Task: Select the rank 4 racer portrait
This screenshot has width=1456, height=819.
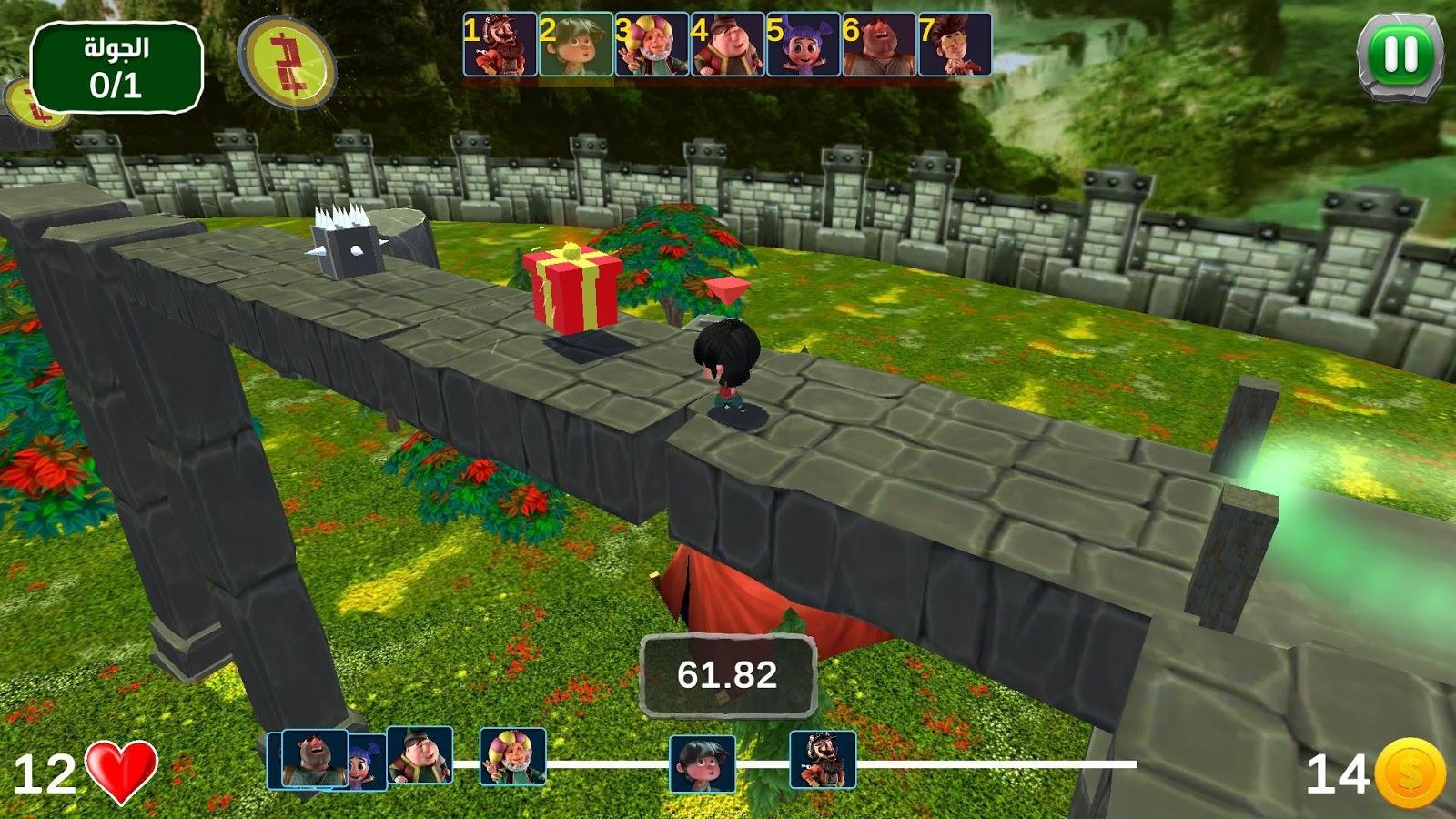Action: (x=727, y=45)
